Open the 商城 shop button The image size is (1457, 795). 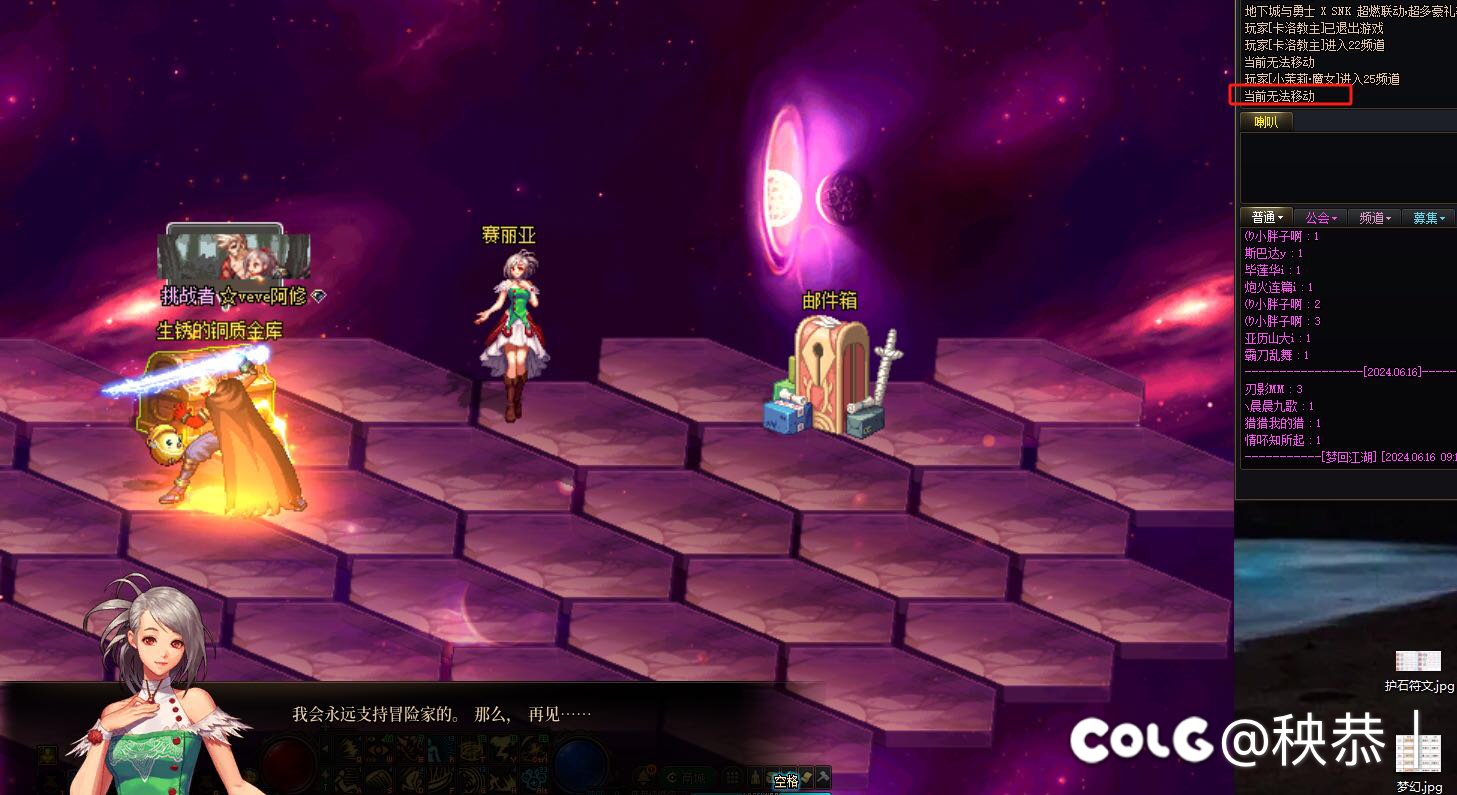click(687, 777)
